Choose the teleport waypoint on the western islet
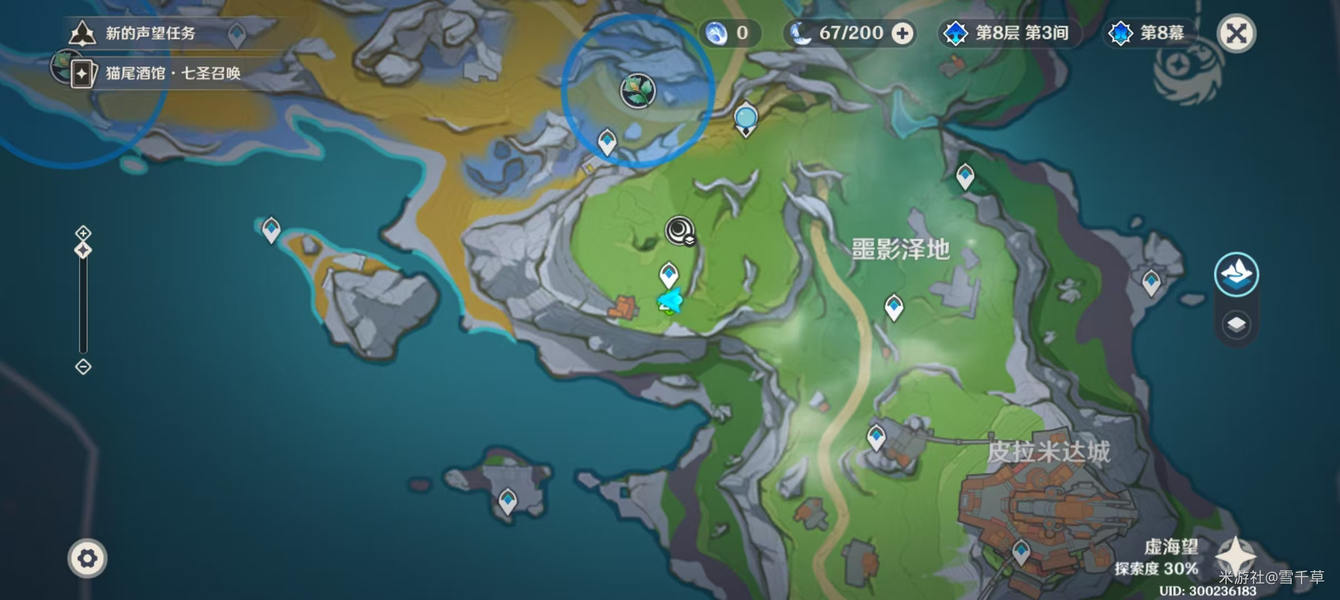Viewport: 1340px width, 600px height. [x=270, y=230]
